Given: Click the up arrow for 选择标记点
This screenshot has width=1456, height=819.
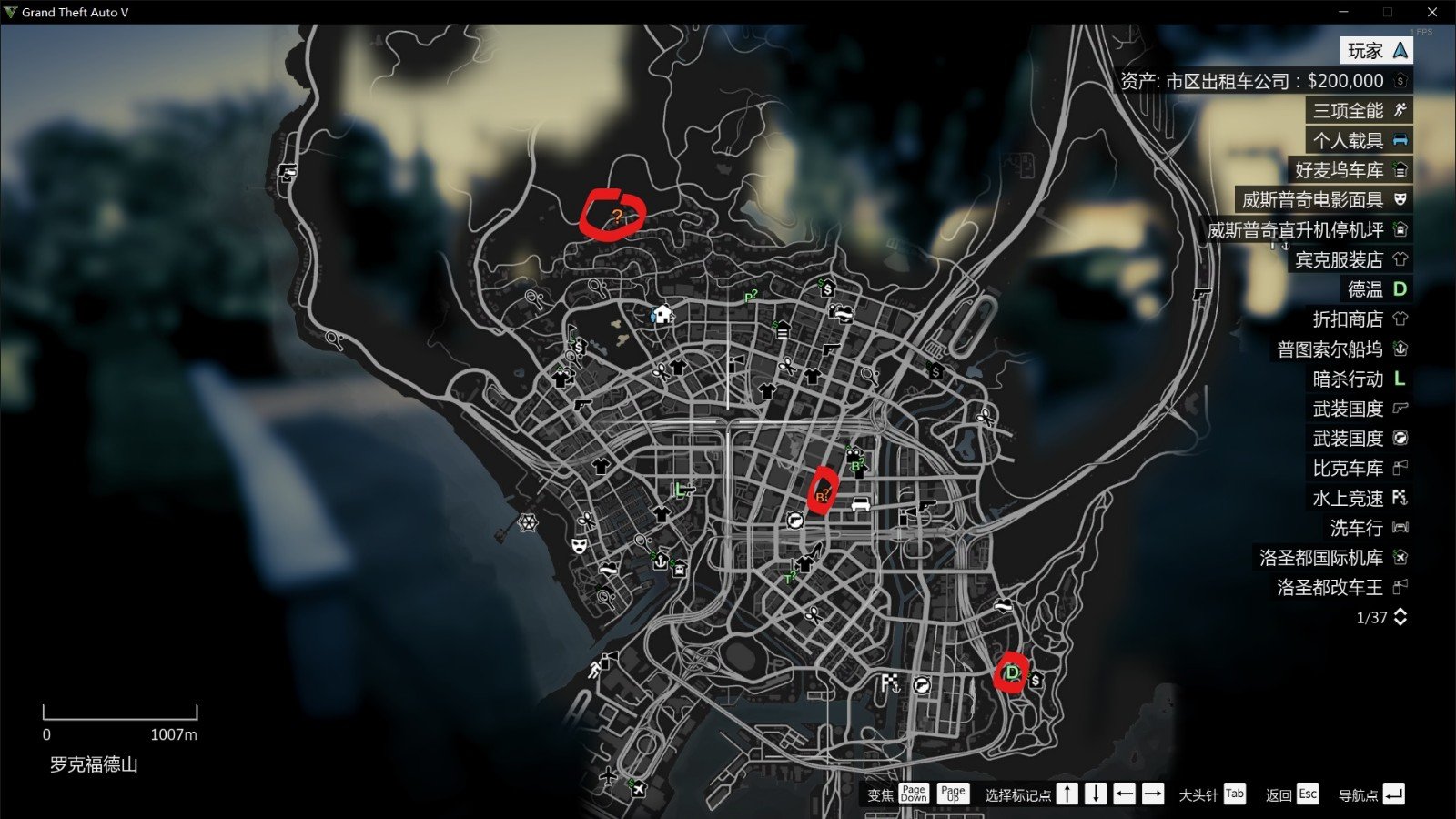Looking at the screenshot, I should (x=1067, y=794).
